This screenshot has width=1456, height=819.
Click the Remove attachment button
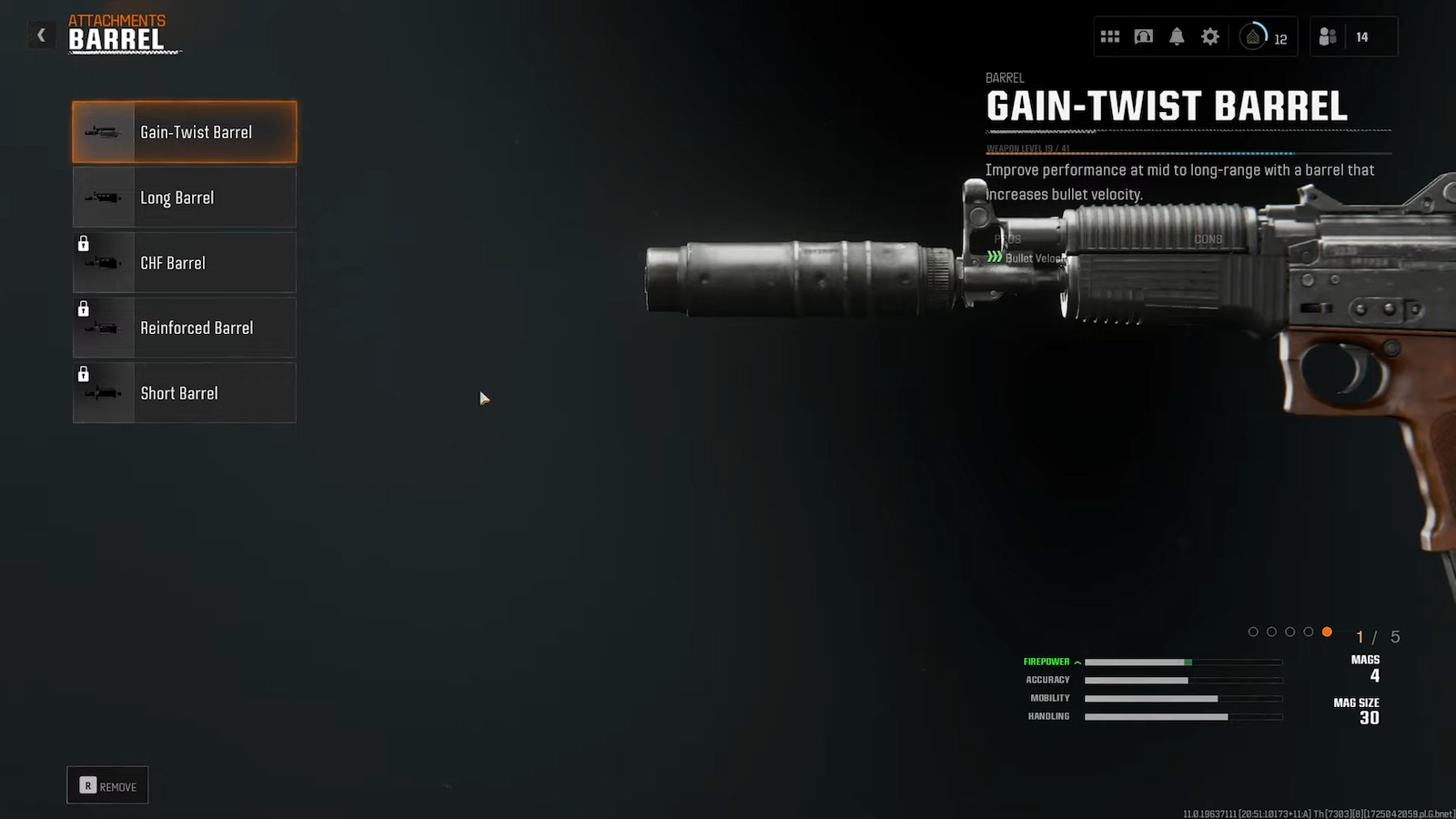(x=107, y=785)
